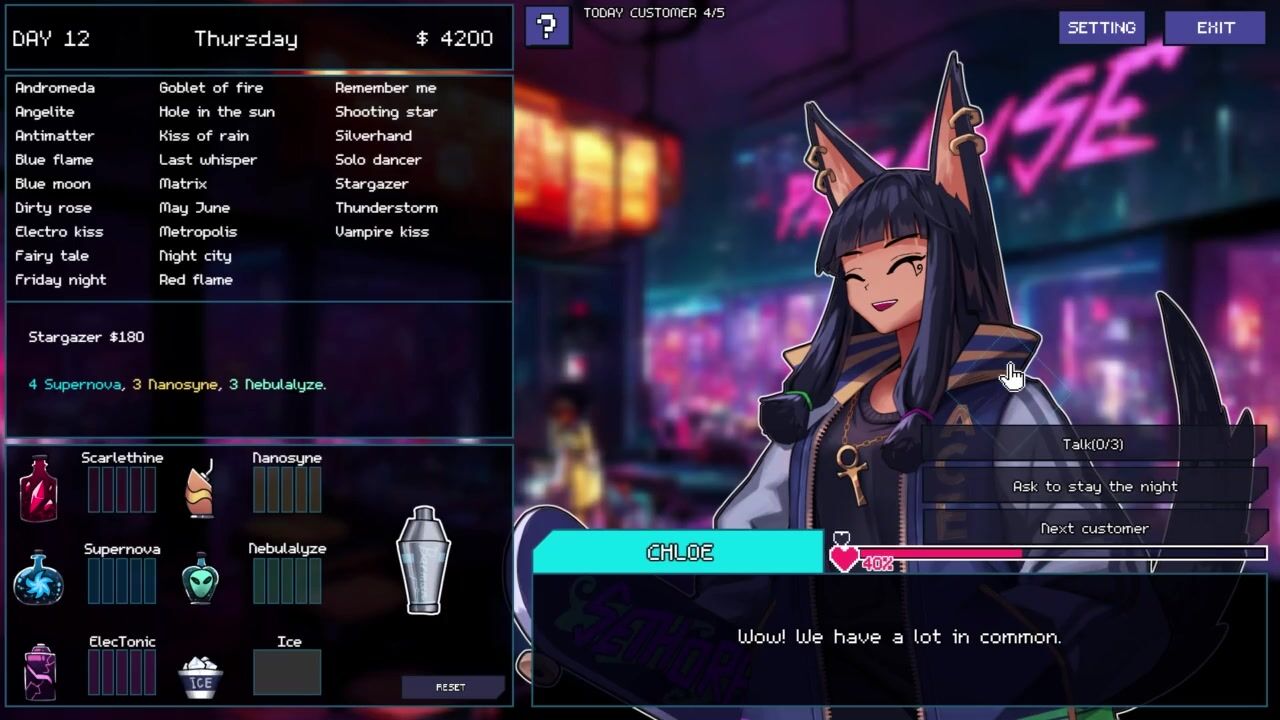Click the cocktail shaker to mix
This screenshot has width=1280, height=720.
click(423, 560)
